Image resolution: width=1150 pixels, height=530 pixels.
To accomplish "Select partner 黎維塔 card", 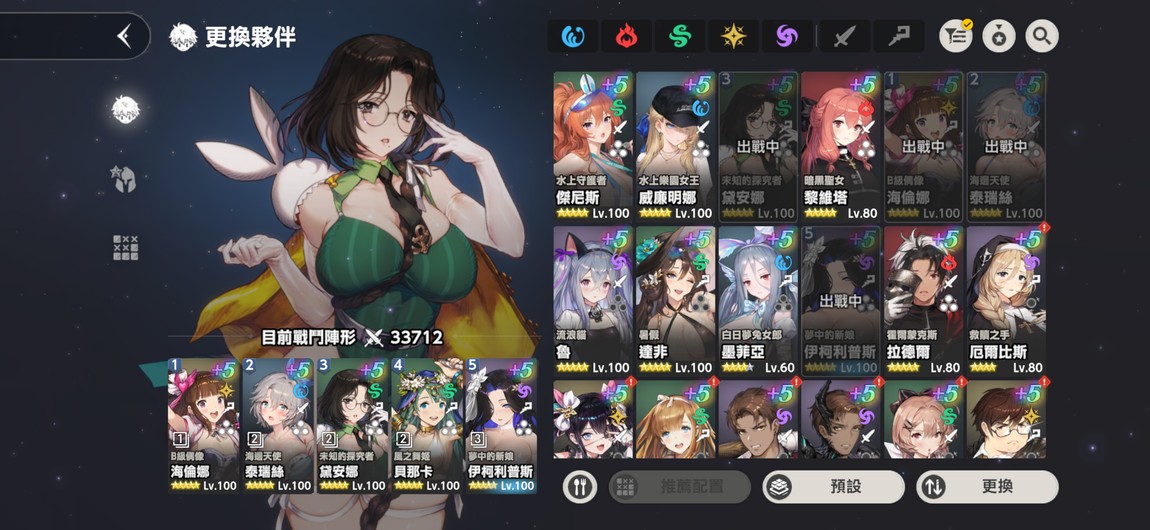I will (x=841, y=145).
